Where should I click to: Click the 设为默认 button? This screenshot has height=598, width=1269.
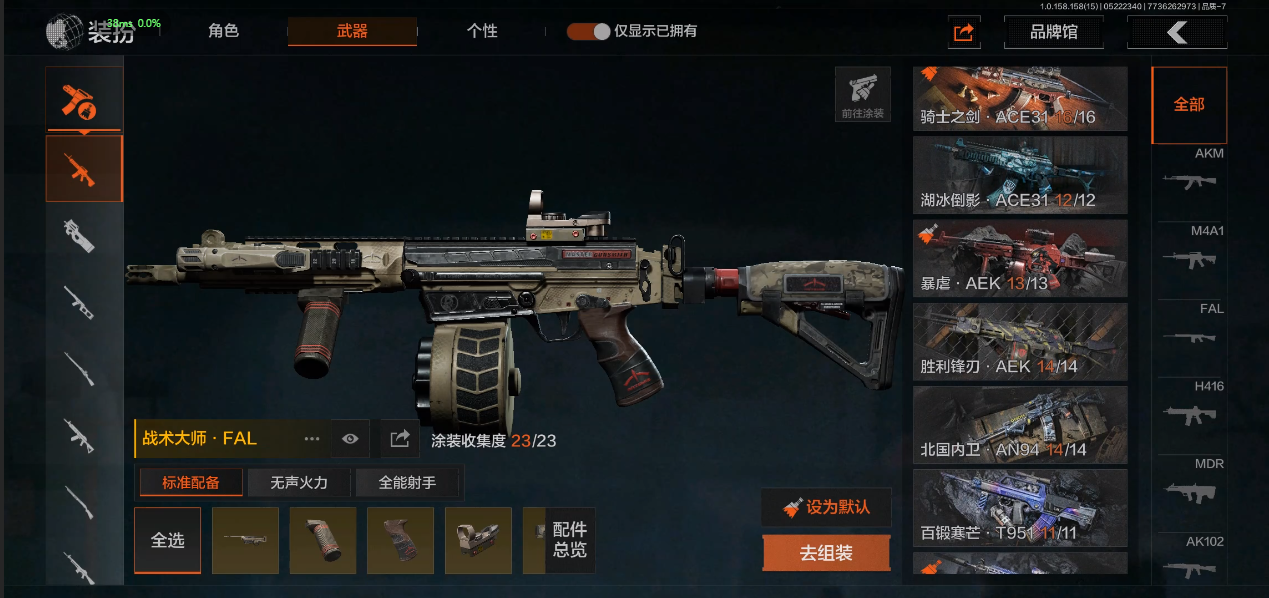point(826,507)
